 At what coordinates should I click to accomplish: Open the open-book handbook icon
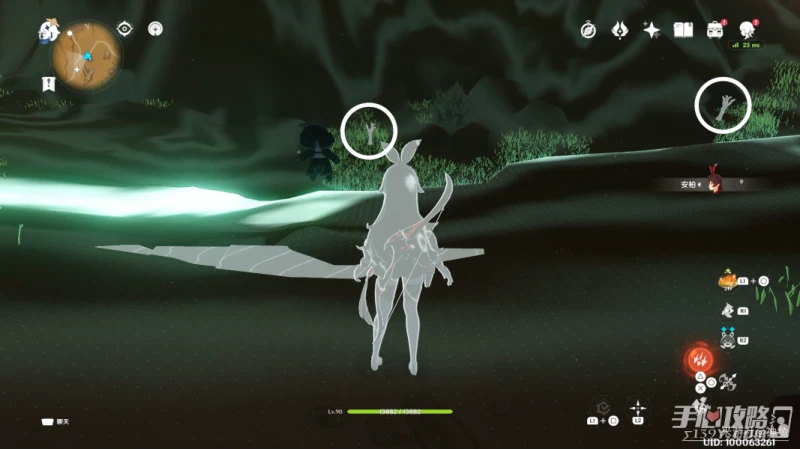tap(683, 31)
